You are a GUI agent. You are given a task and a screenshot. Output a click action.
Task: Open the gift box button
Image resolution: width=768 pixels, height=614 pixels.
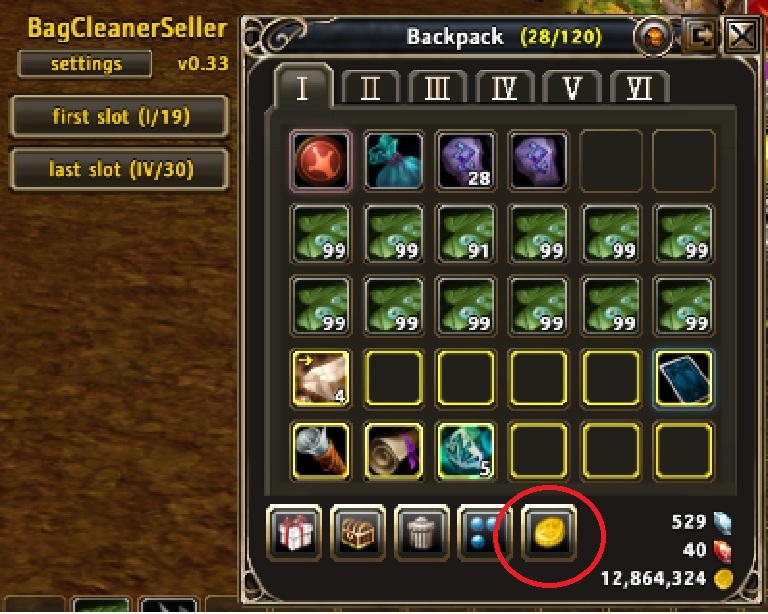(x=293, y=533)
